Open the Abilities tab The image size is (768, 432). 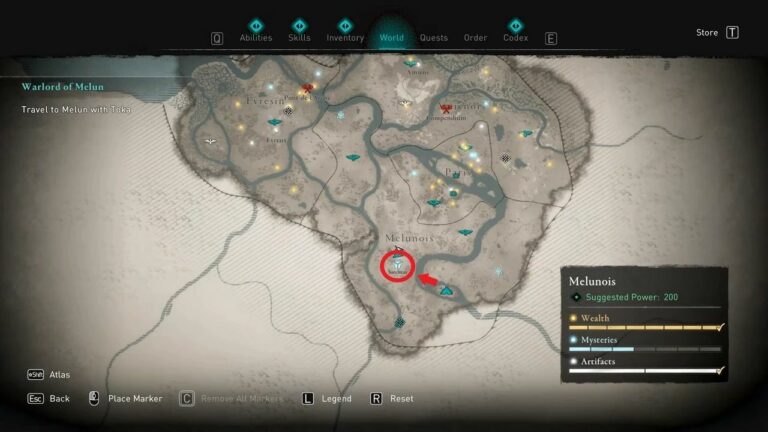pos(255,38)
